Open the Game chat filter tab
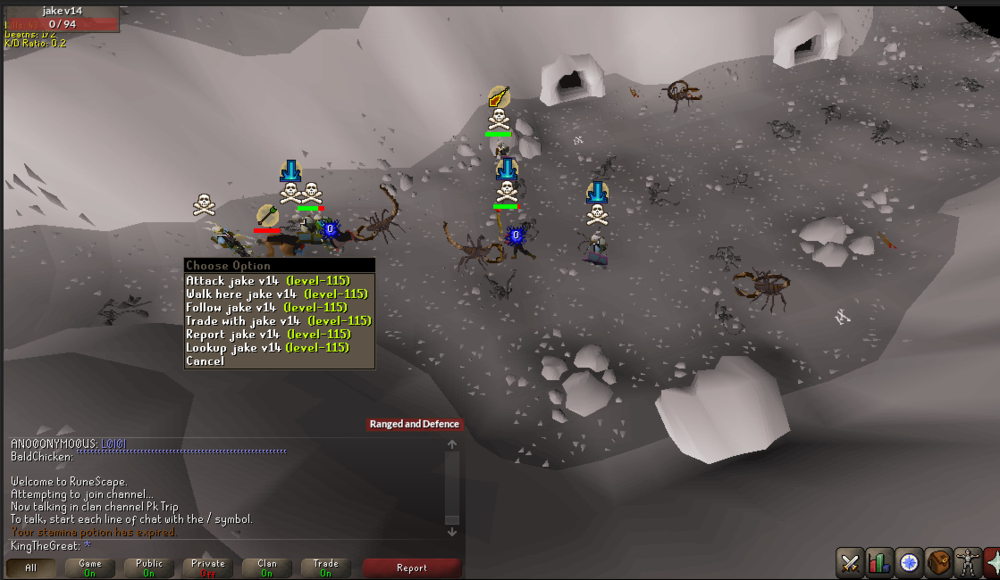This screenshot has width=1000, height=580. (90, 568)
